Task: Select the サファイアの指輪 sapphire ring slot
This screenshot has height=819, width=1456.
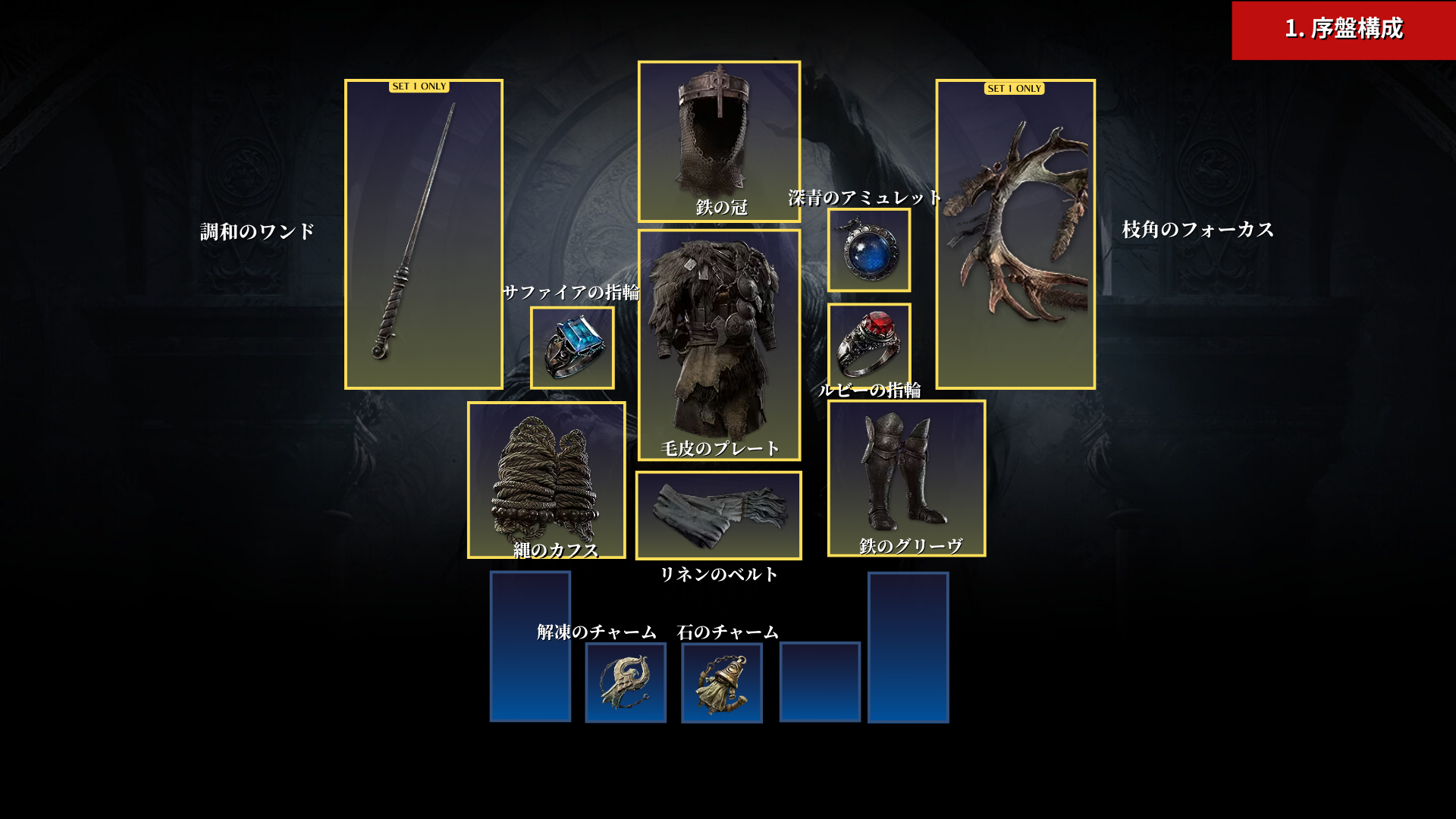Action: click(572, 348)
